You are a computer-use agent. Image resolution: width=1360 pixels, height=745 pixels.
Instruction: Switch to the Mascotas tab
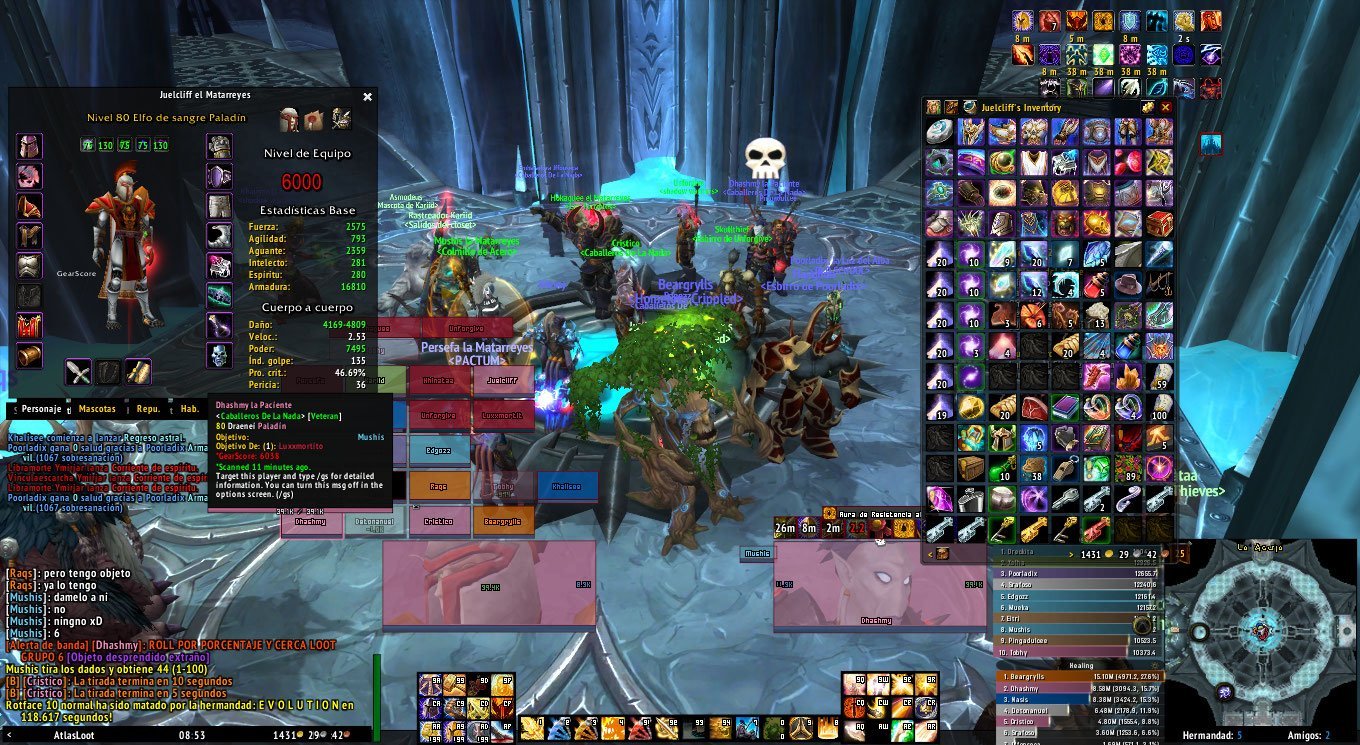[x=97, y=409]
